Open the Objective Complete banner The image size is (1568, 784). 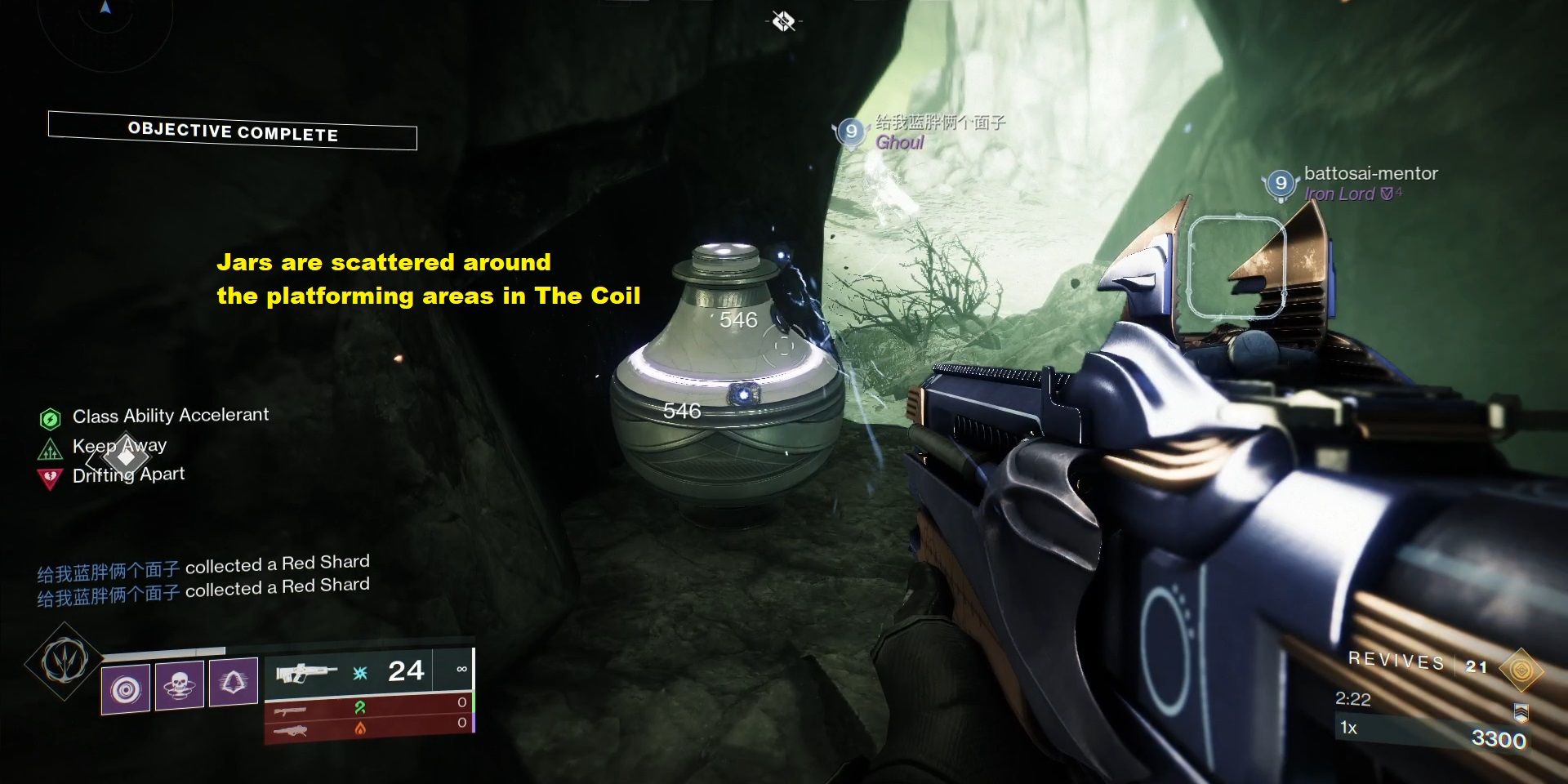point(232,131)
